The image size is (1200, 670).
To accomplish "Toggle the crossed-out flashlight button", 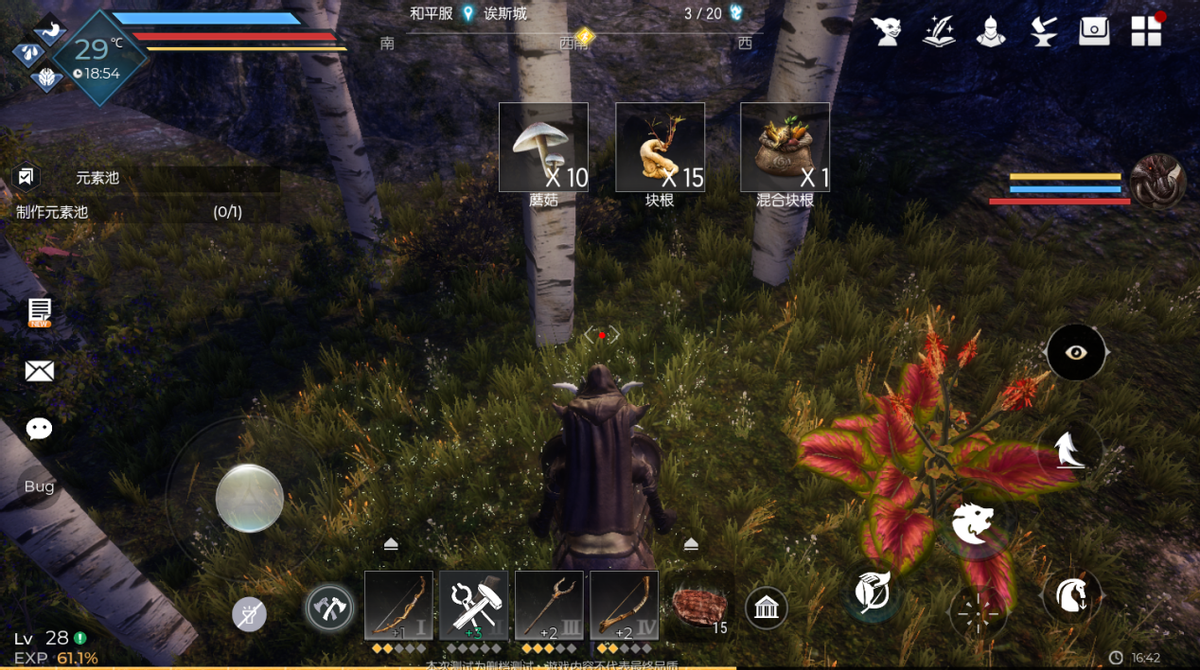I will pyautogui.click(x=249, y=614).
